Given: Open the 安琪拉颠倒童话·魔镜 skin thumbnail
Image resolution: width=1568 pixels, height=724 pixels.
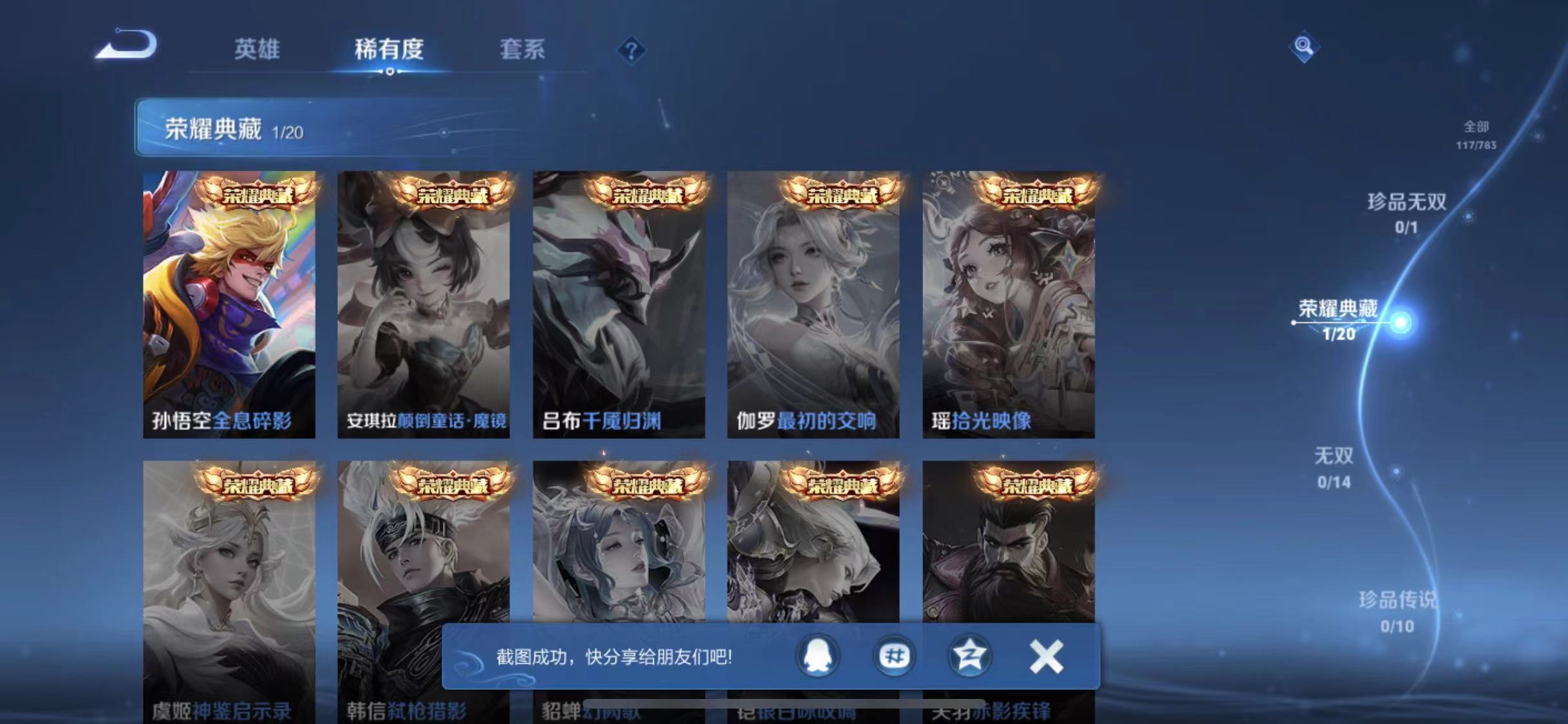Looking at the screenshot, I should [x=424, y=302].
